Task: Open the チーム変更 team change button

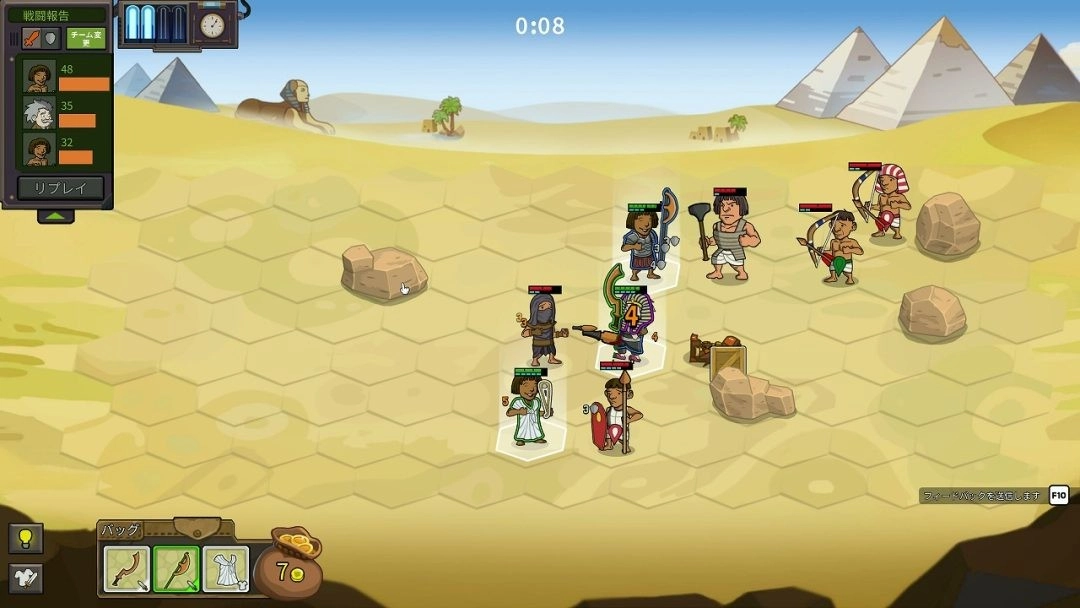Action: click(x=87, y=39)
